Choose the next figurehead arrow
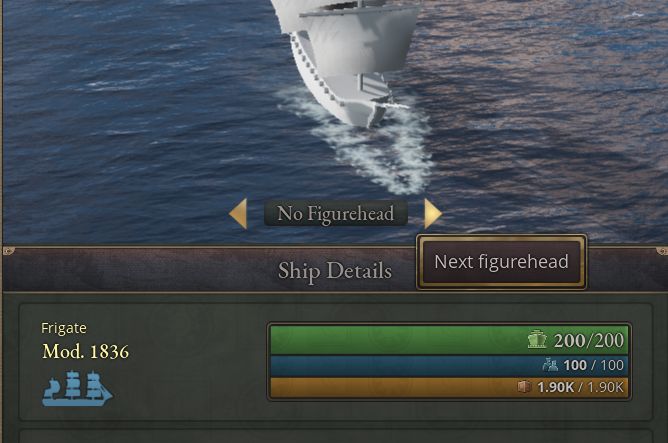Screen dimensions: 668x443 coord(432,213)
